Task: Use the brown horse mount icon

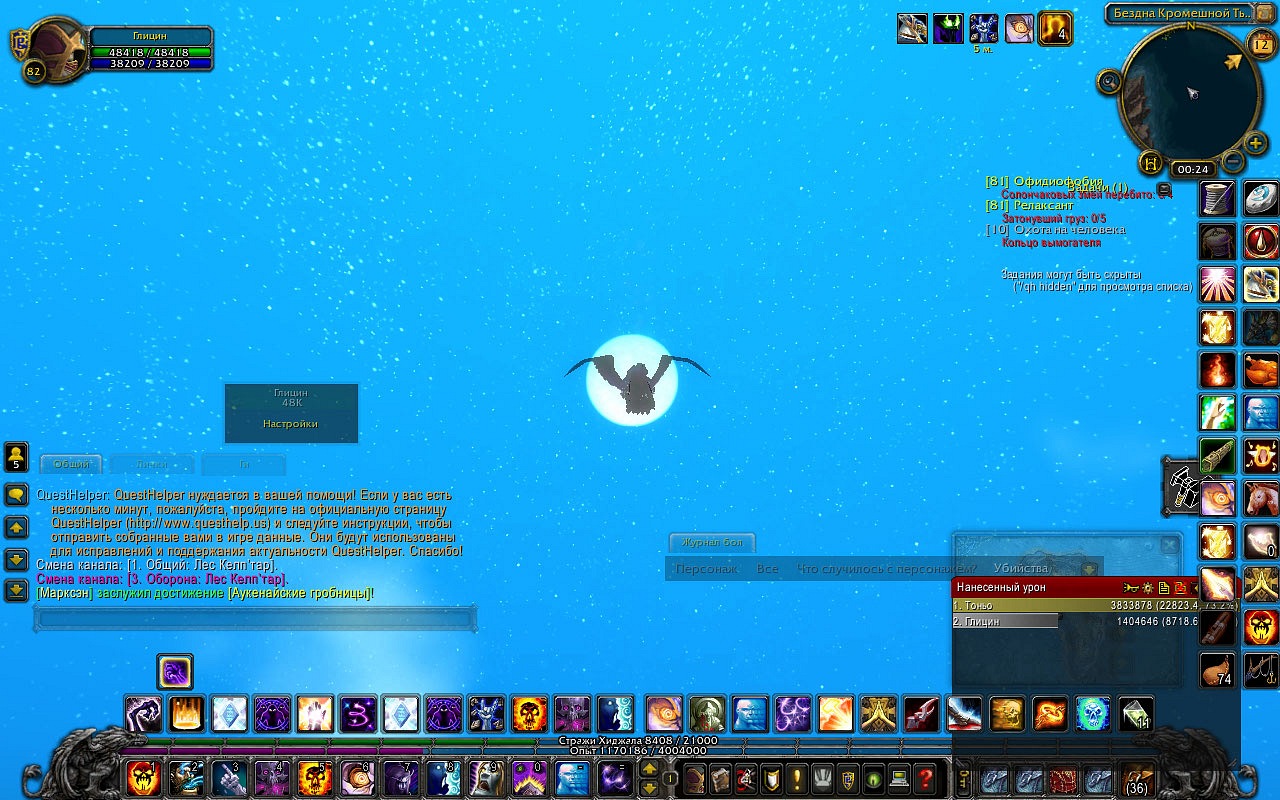Action: [1261, 496]
